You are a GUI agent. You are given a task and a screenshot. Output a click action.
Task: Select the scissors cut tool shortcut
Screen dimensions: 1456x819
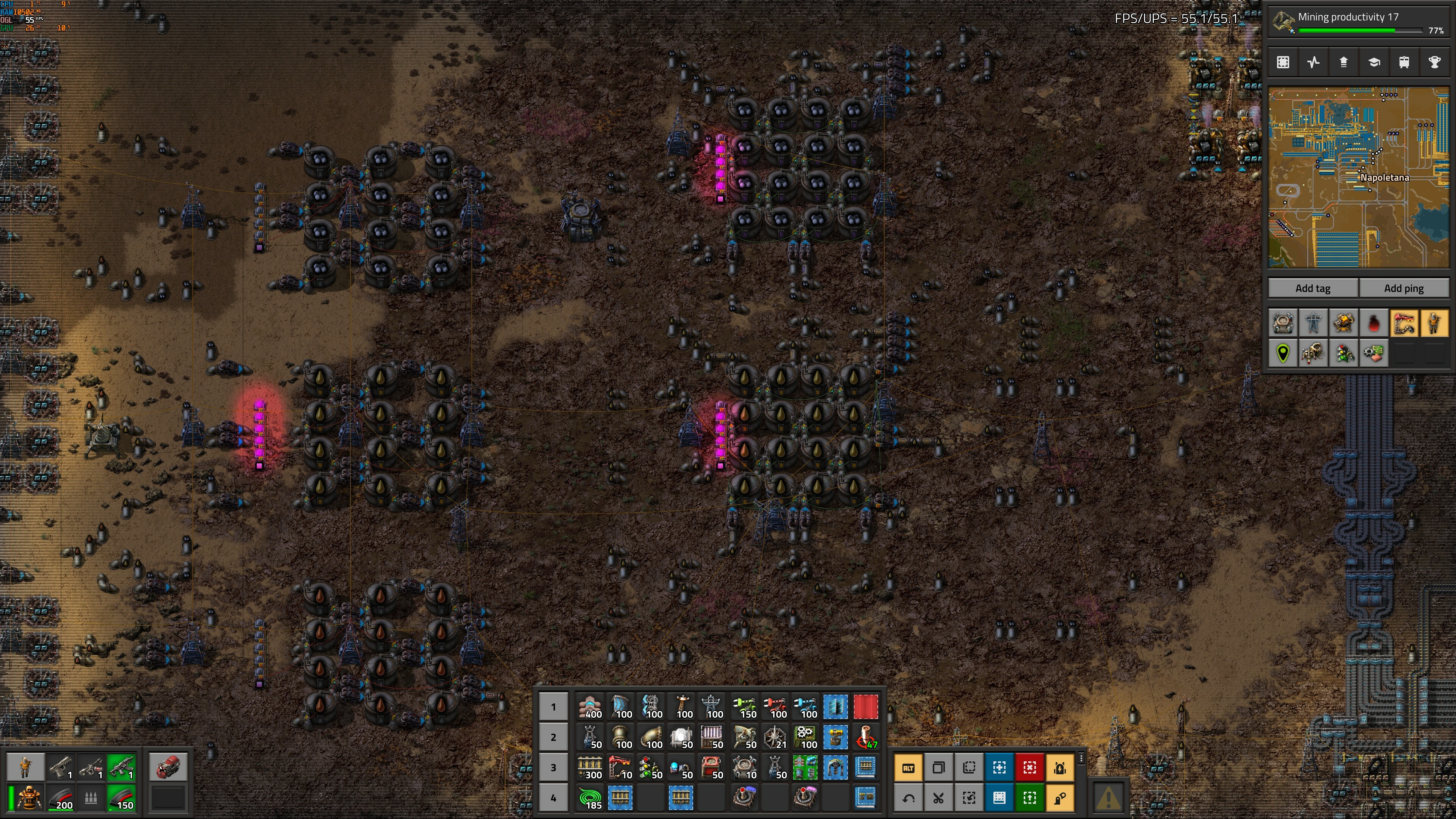938,798
